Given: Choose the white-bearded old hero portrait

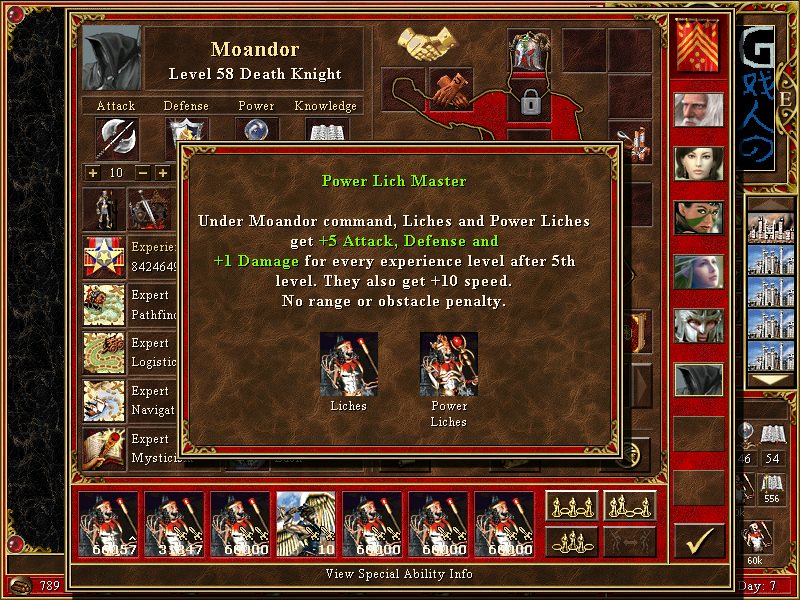Looking at the screenshot, I should click(x=698, y=109).
